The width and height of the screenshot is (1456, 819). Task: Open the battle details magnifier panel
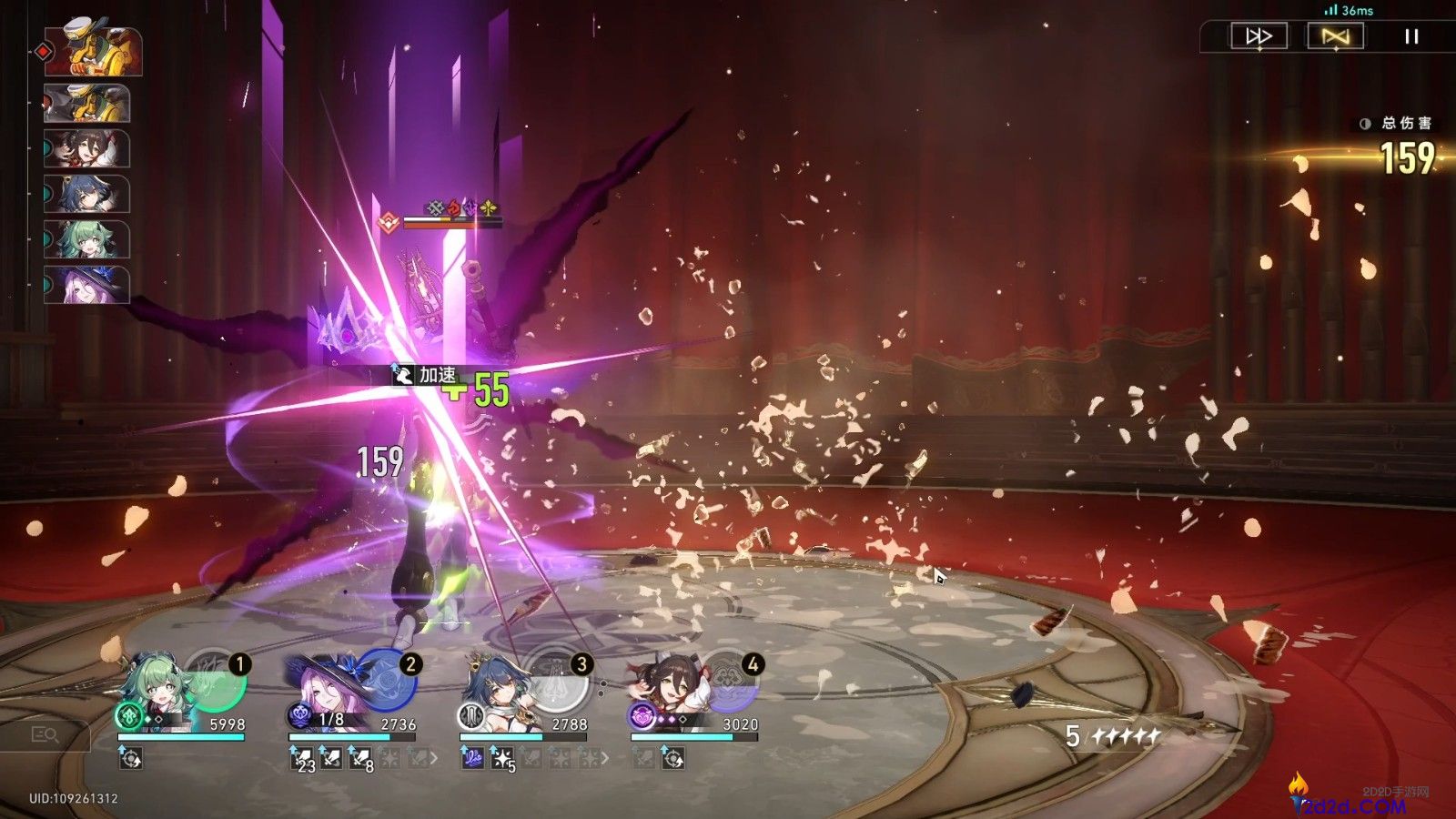pyautogui.click(x=44, y=734)
